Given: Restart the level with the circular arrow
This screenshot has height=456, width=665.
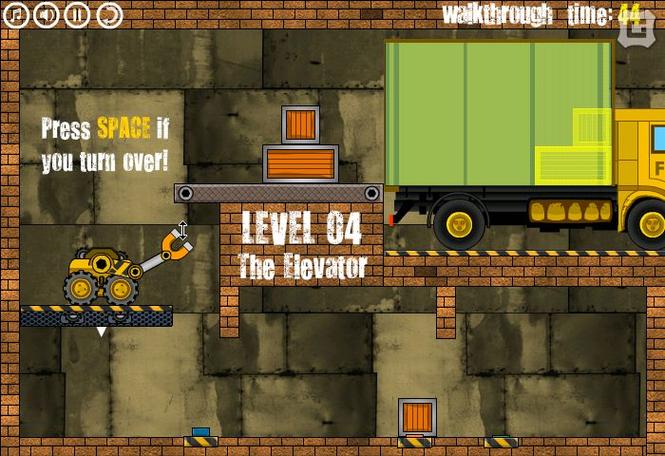Looking at the screenshot, I should (108, 14).
